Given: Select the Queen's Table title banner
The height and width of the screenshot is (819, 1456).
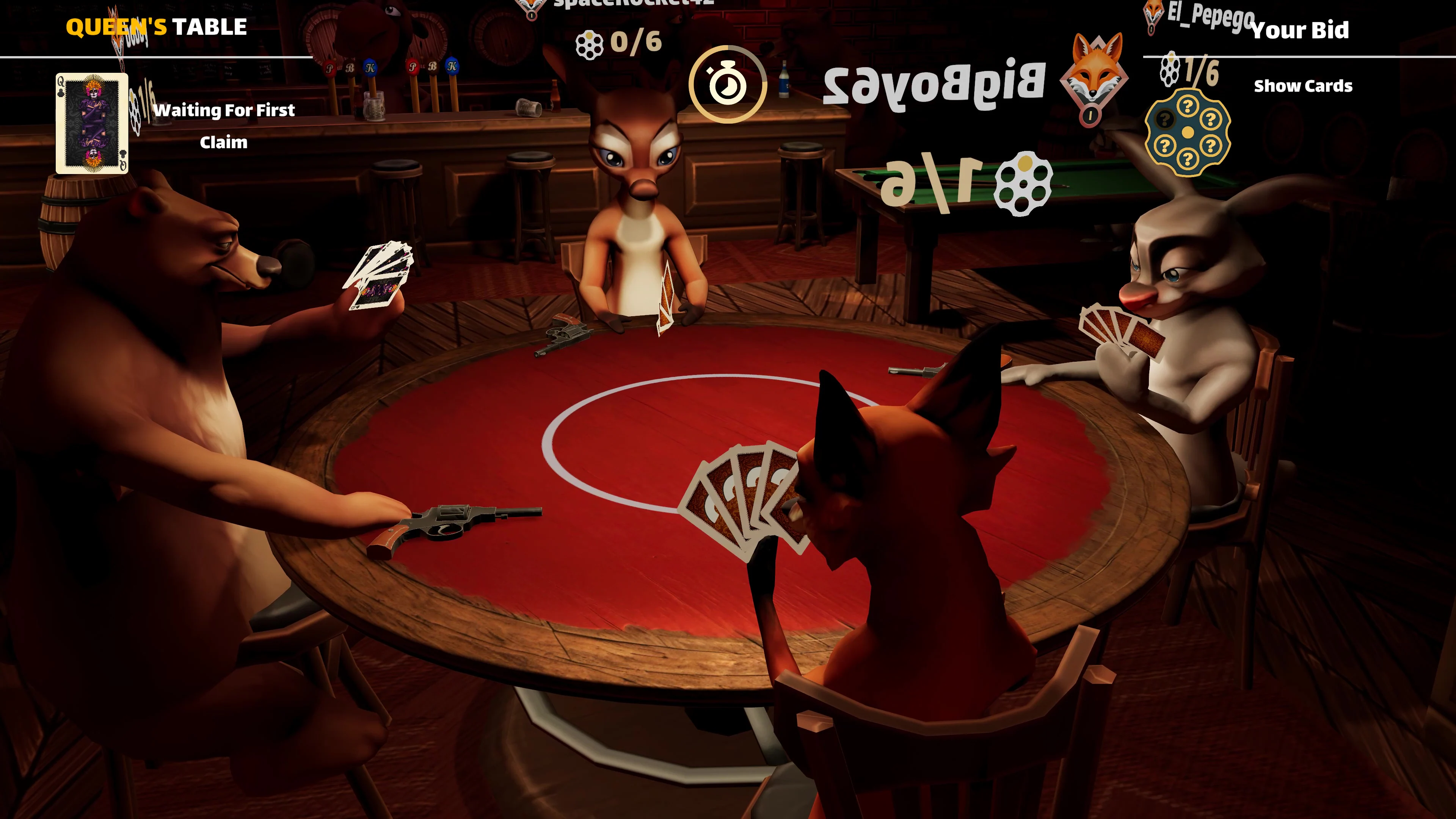Looking at the screenshot, I should coord(157,26).
